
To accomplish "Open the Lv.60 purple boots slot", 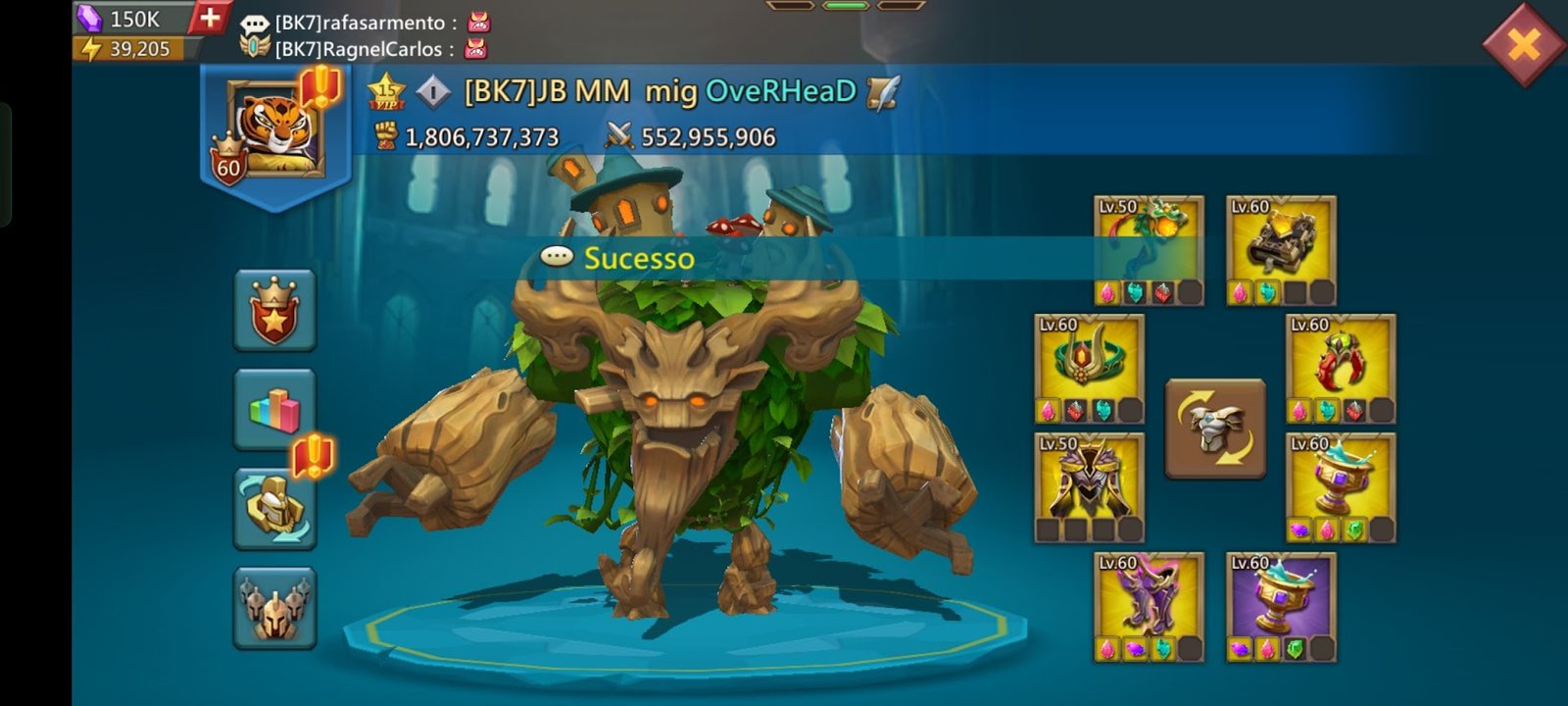I will (x=1149, y=607).
